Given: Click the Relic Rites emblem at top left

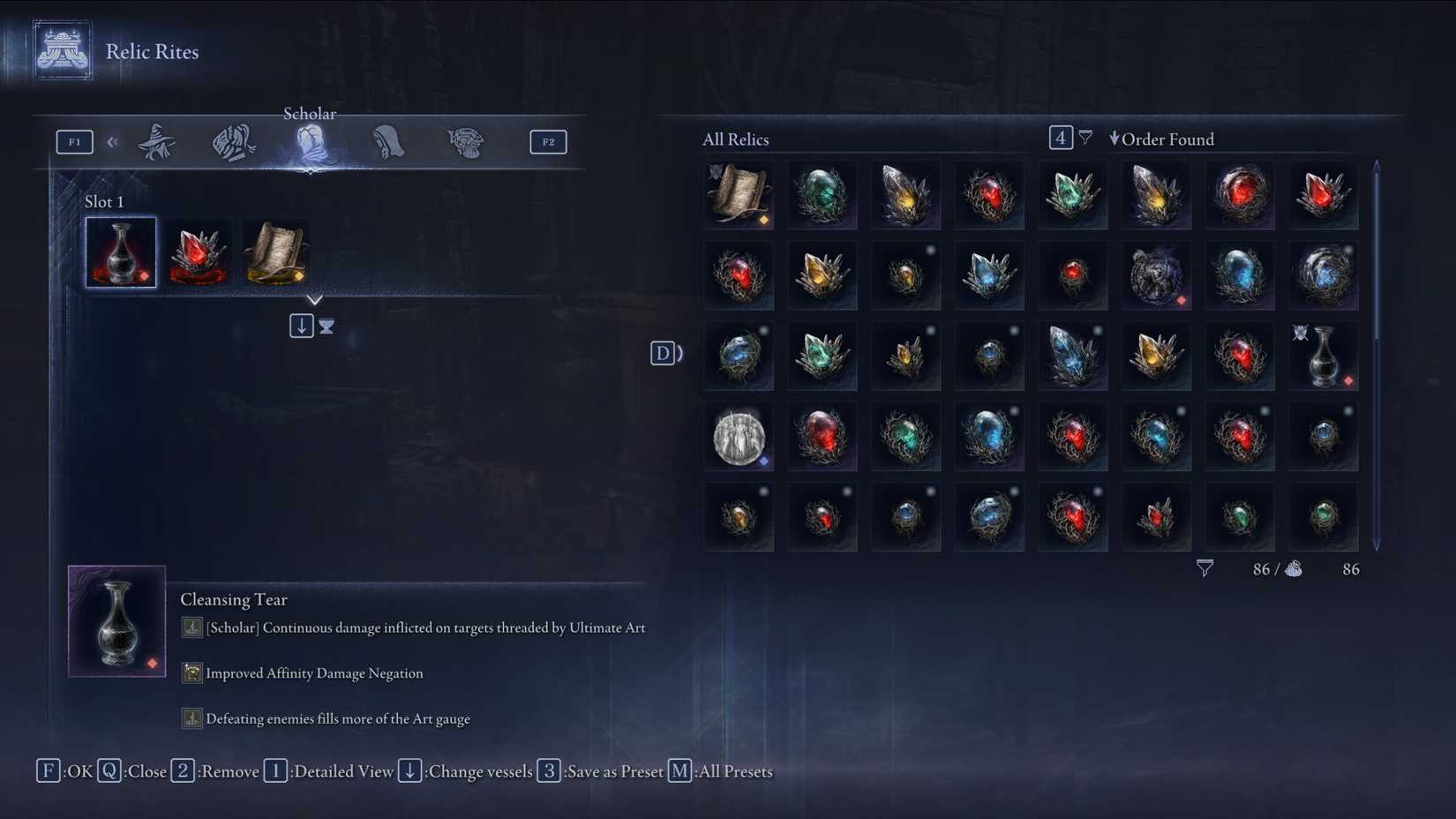Looking at the screenshot, I should tap(62, 50).
